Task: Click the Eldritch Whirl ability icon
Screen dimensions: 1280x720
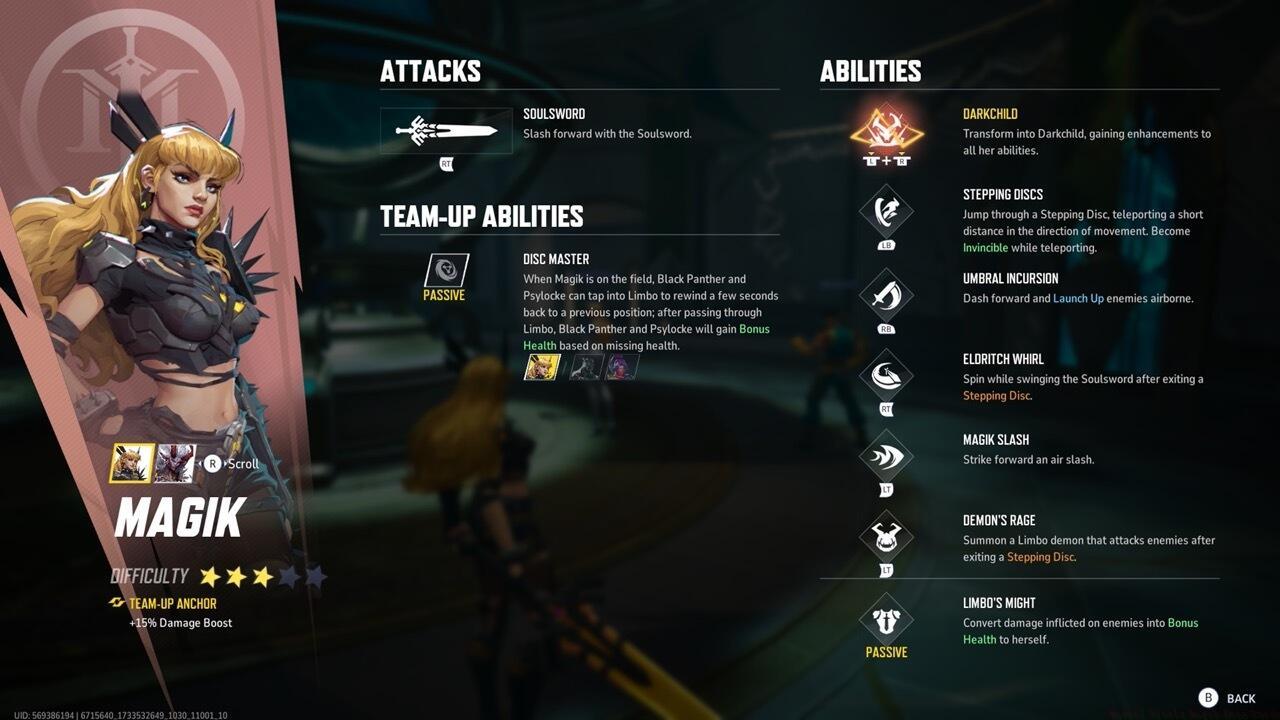Action: coord(886,377)
